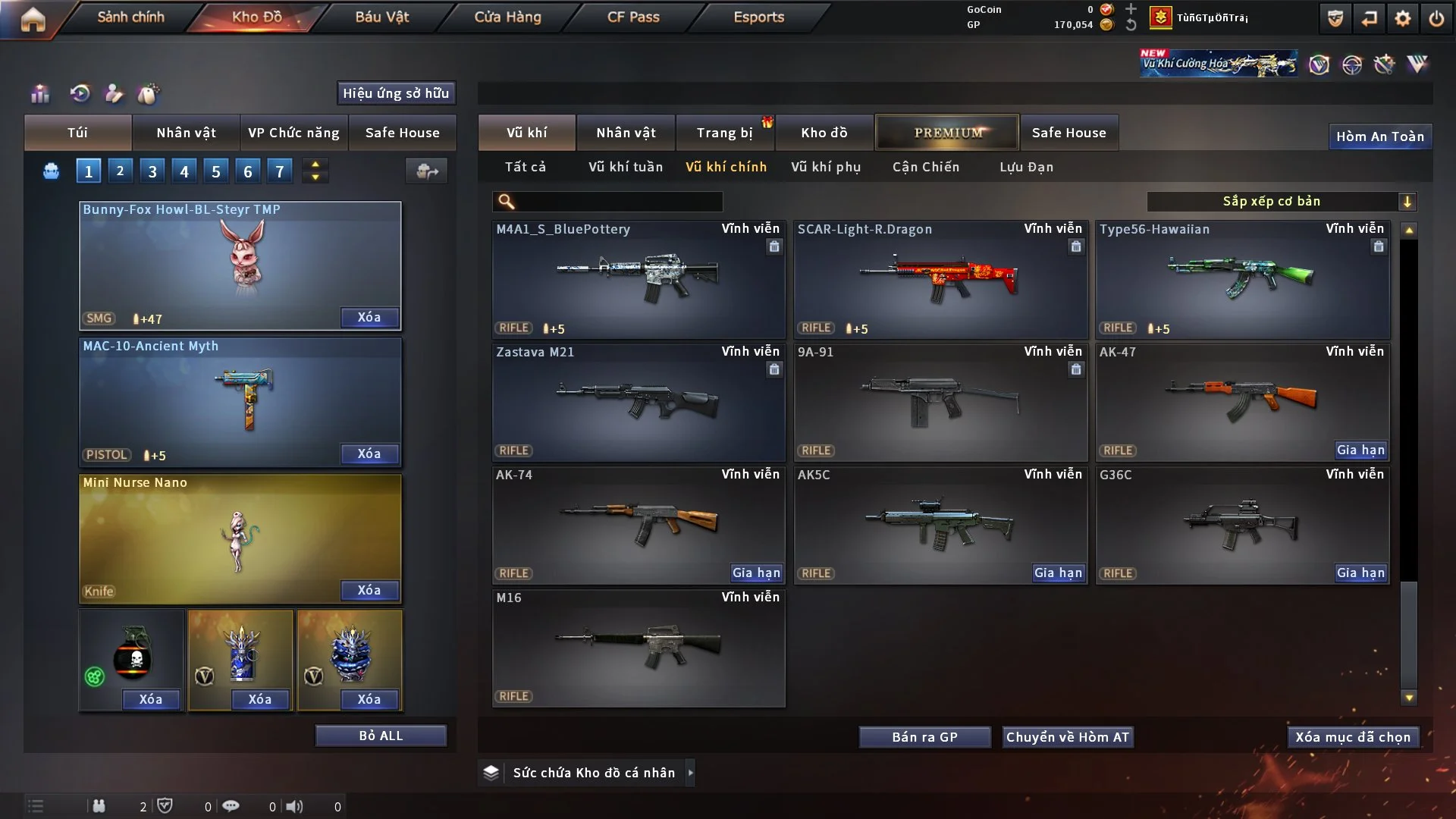The width and height of the screenshot is (1456, 819).
Task: Select the M4A1_S_BluePottery rifle
Action: [639, 279]
